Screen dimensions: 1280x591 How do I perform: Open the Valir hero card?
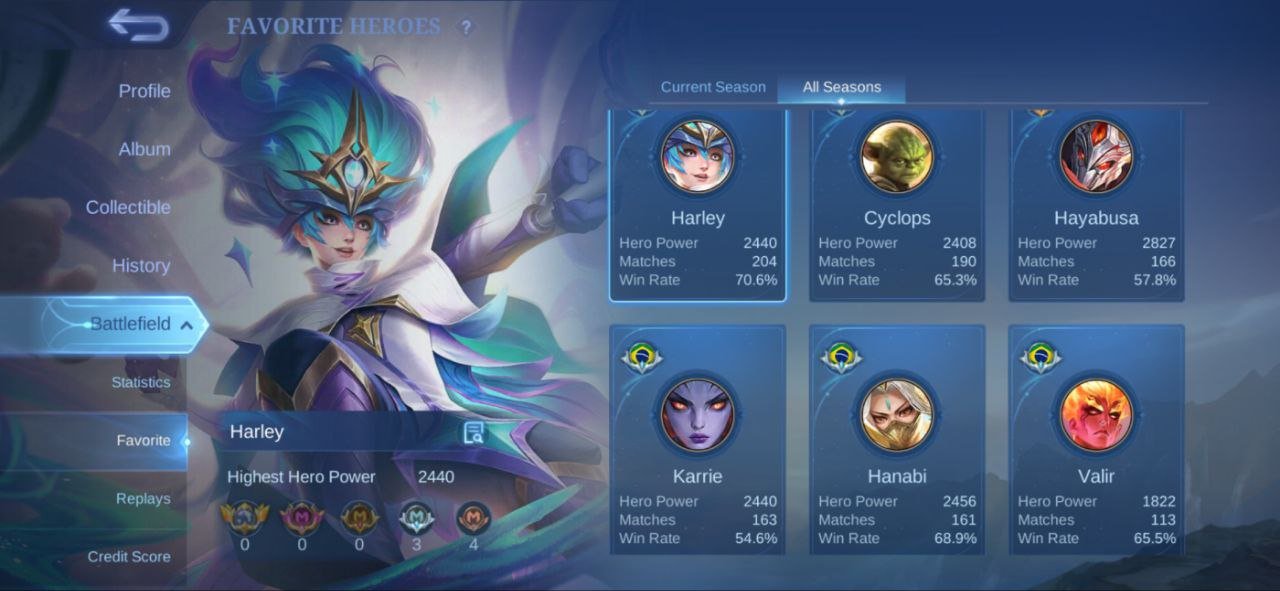pyautogui.click(x=1096, y=440)
